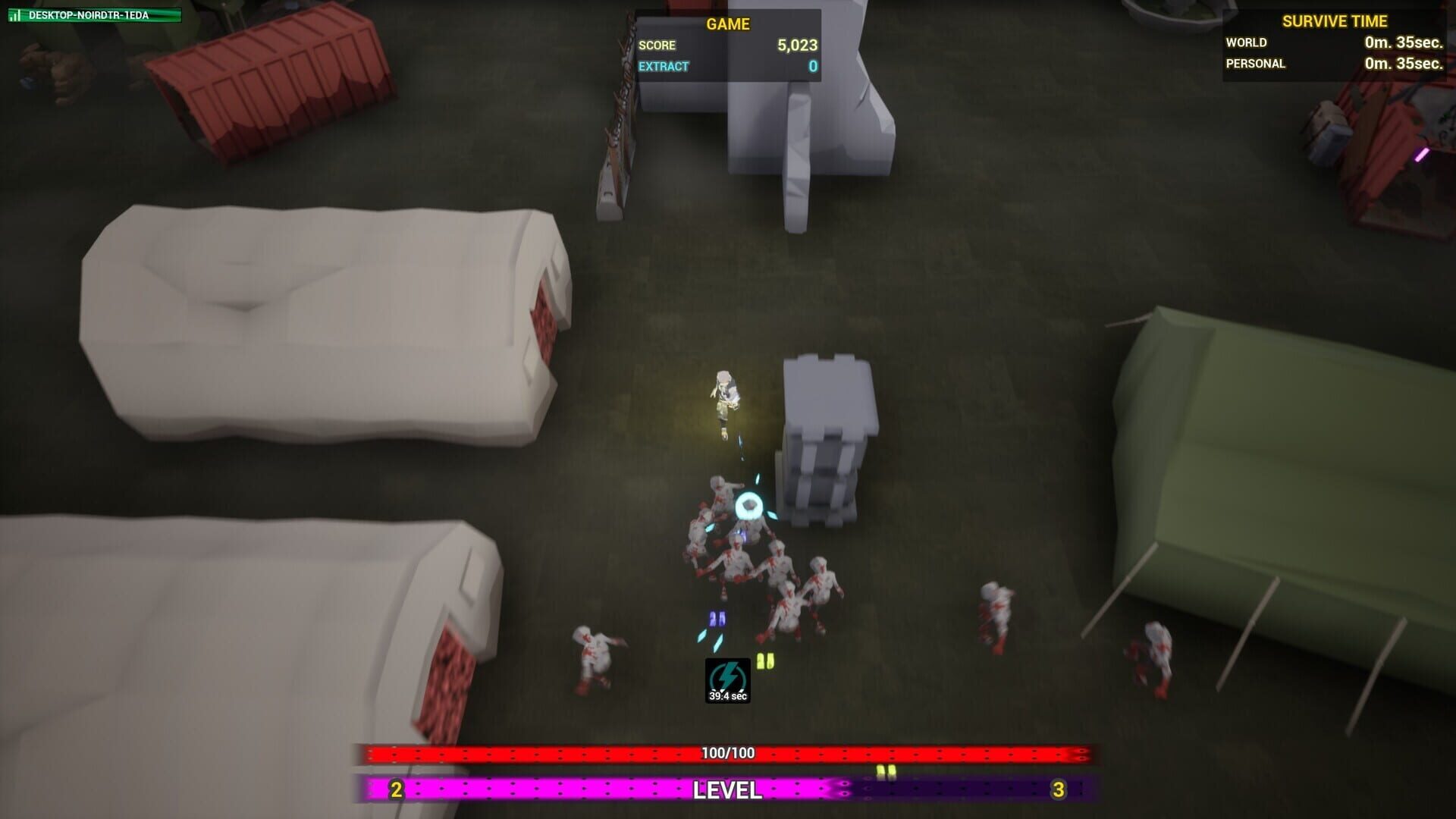Click the 100/100 health bar

click(726, 753)
